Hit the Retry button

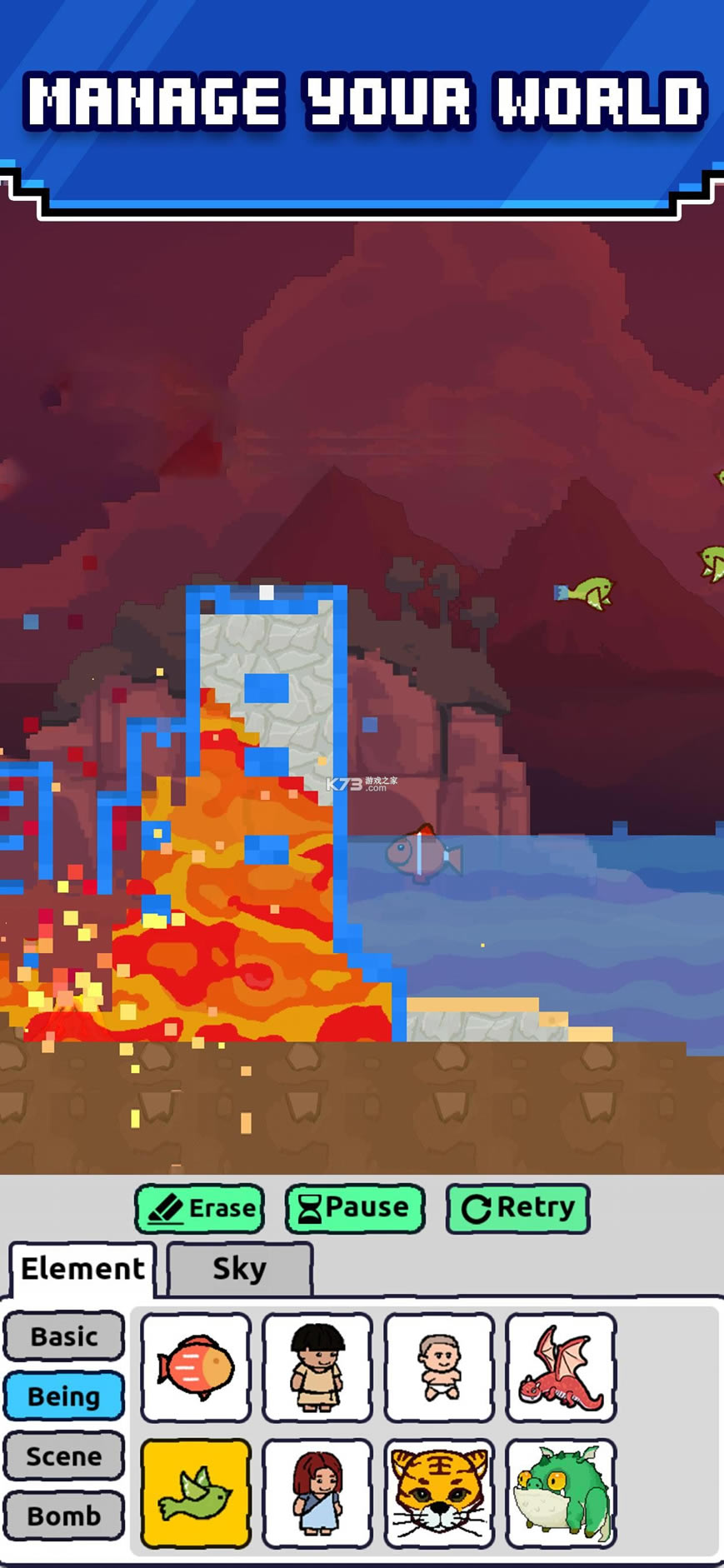click(517, 1209)
